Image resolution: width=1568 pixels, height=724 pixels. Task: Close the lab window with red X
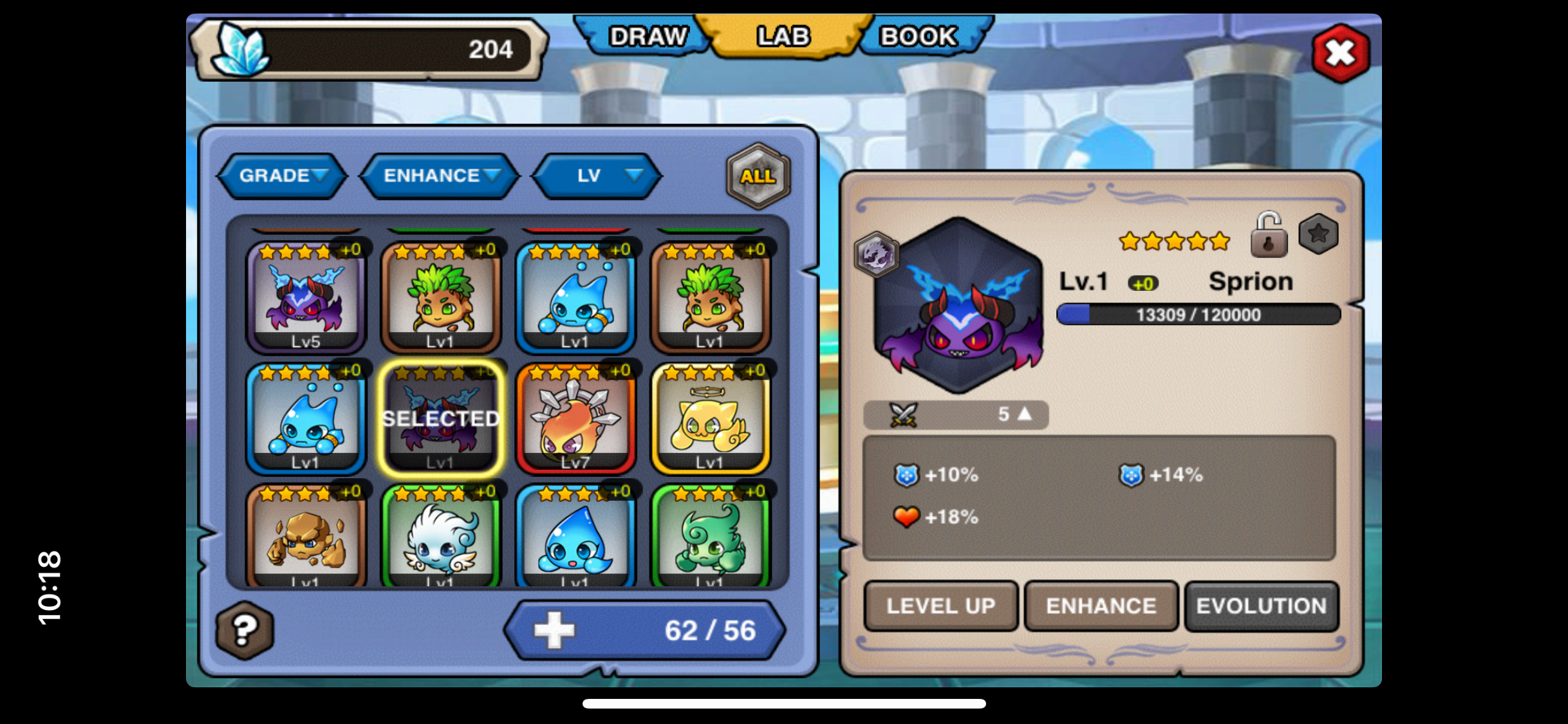1341,53
